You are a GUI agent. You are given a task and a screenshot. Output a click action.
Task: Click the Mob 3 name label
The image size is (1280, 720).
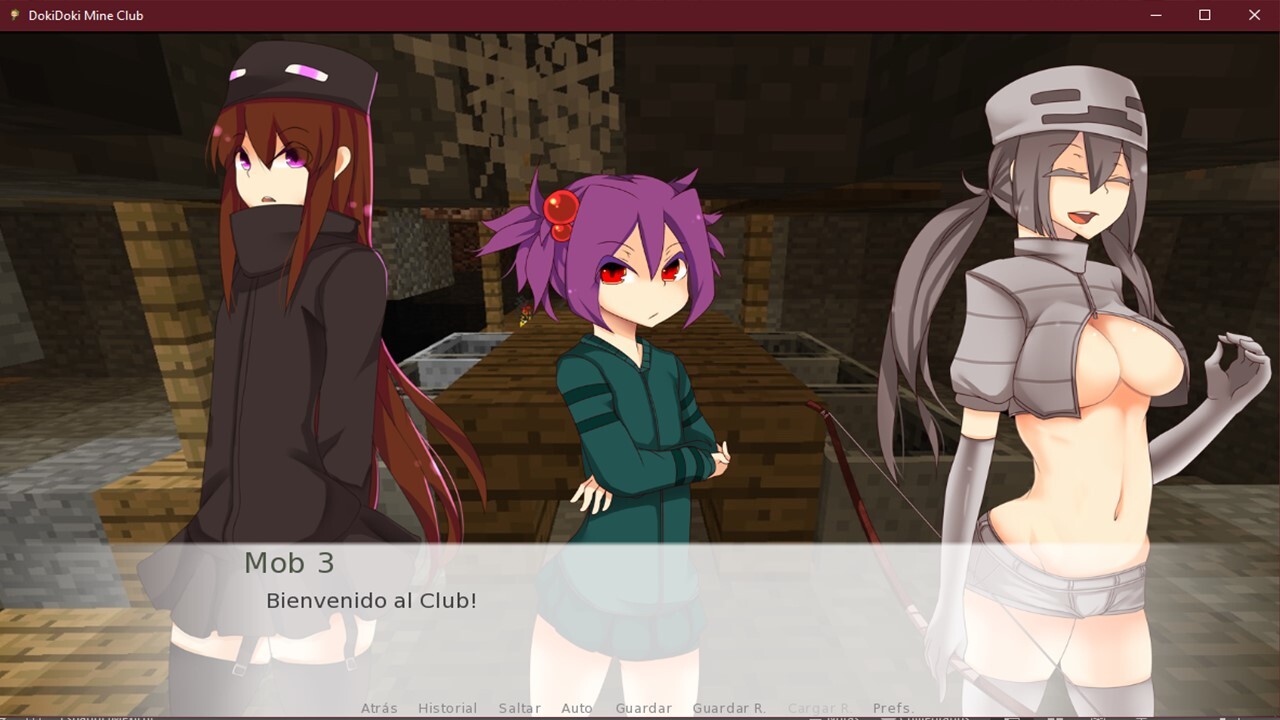tap(288, 563)
